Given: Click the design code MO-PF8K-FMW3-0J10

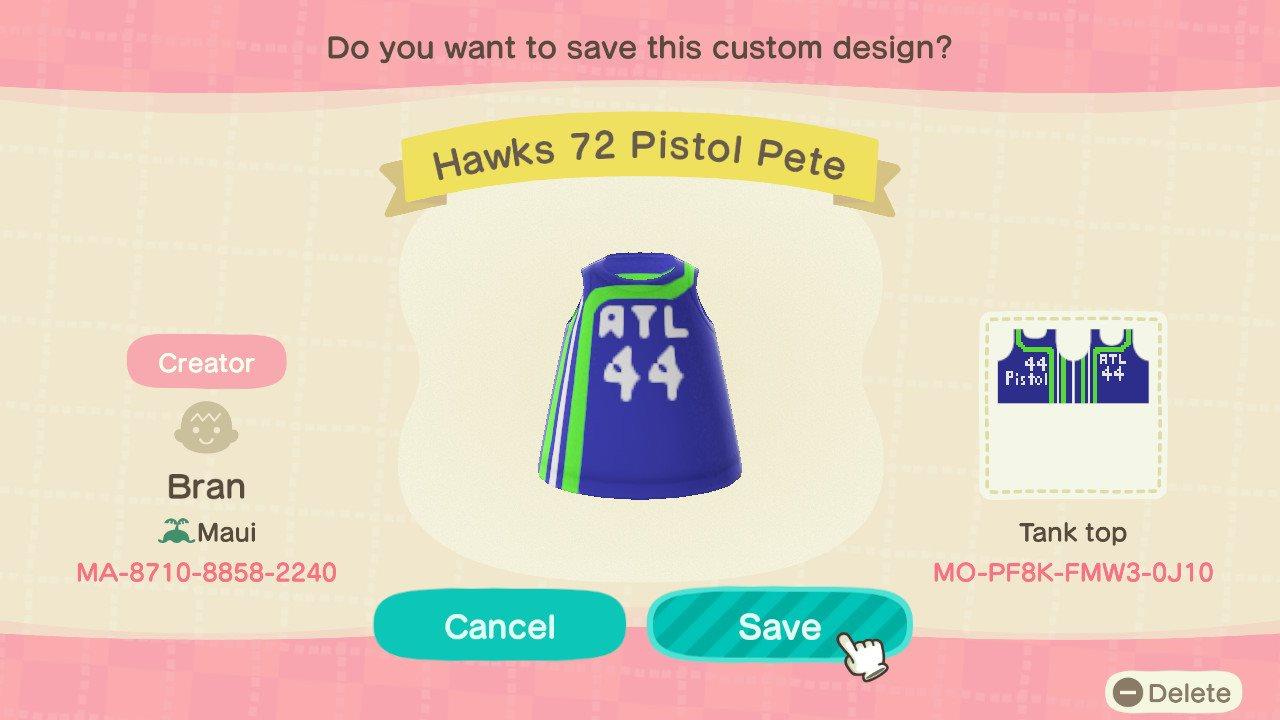Looking at the screenshot, I should [x=1073, y=574].
